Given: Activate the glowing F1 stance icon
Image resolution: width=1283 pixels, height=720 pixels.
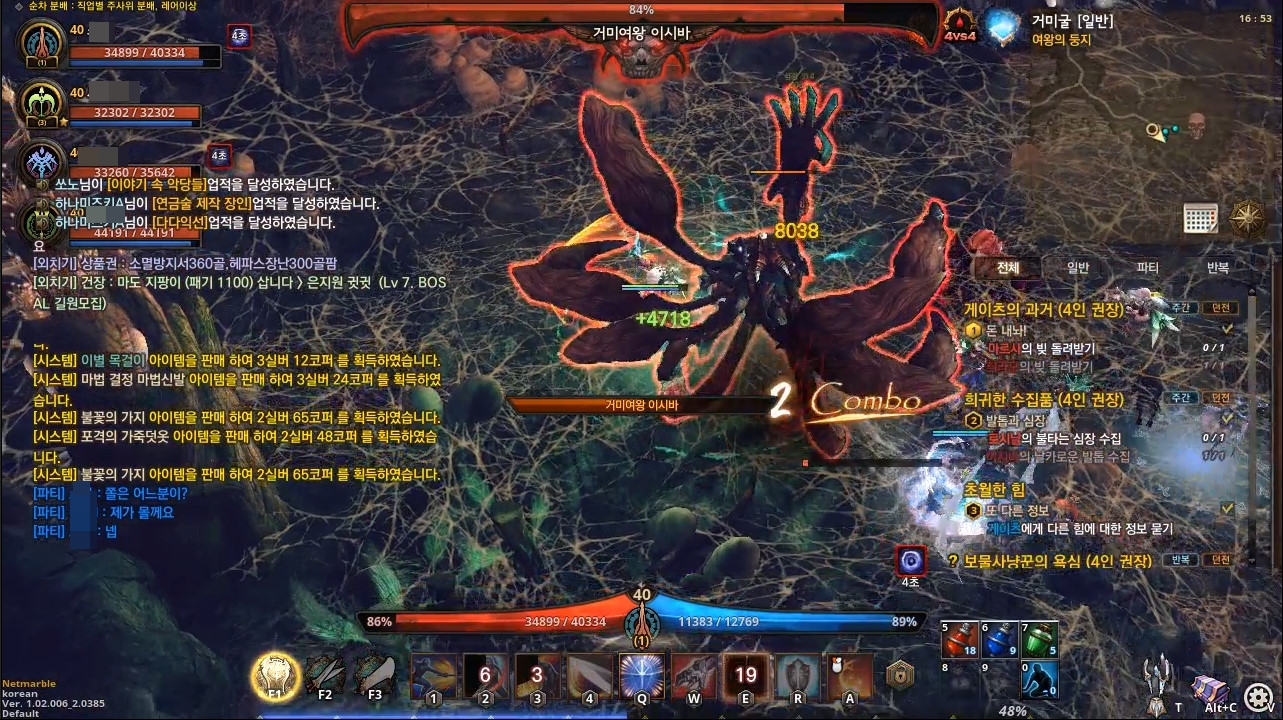Looking at the screenshot, I should coord(275,675).
